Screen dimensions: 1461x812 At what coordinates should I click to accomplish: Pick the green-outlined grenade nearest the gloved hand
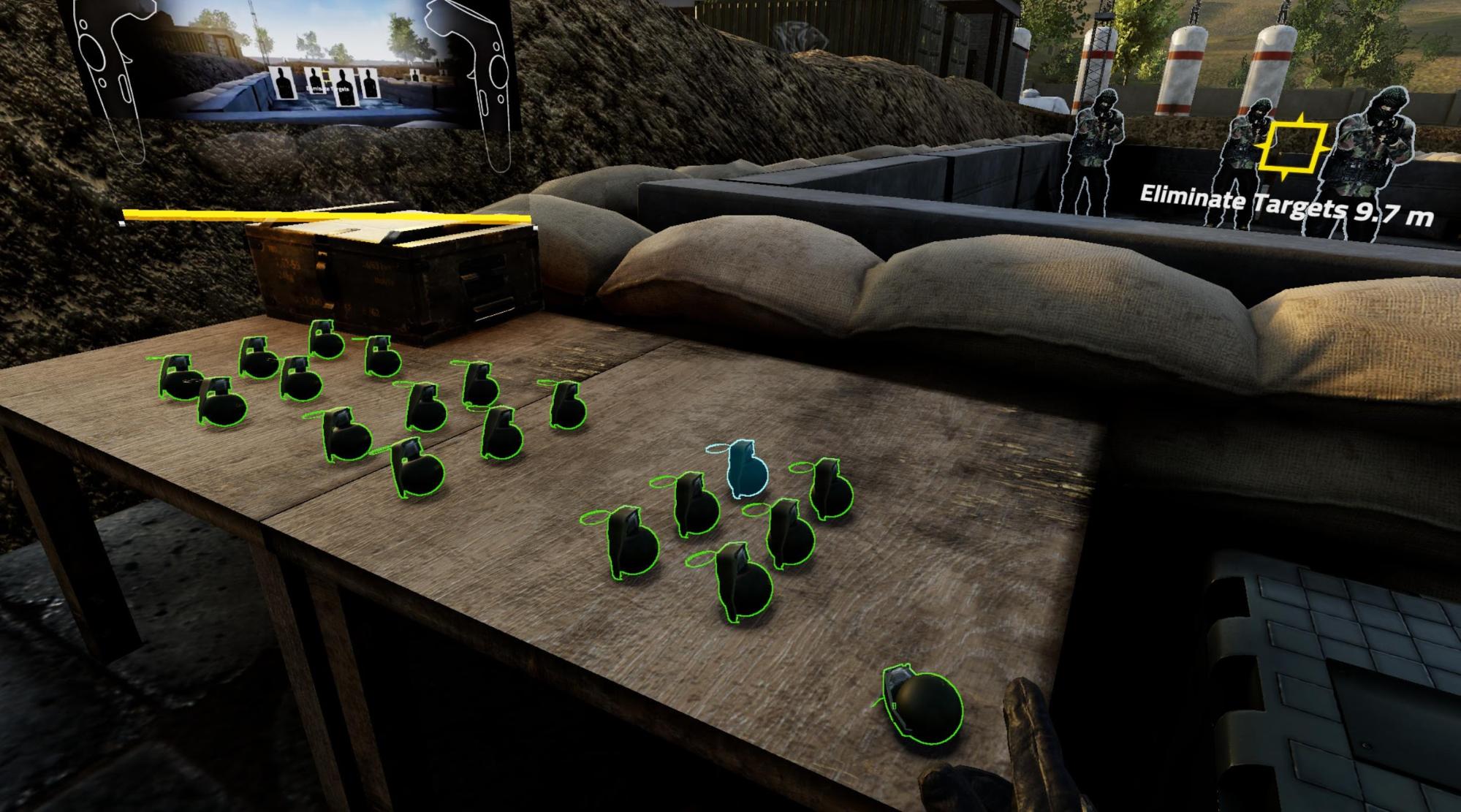(x=923, y=706)
